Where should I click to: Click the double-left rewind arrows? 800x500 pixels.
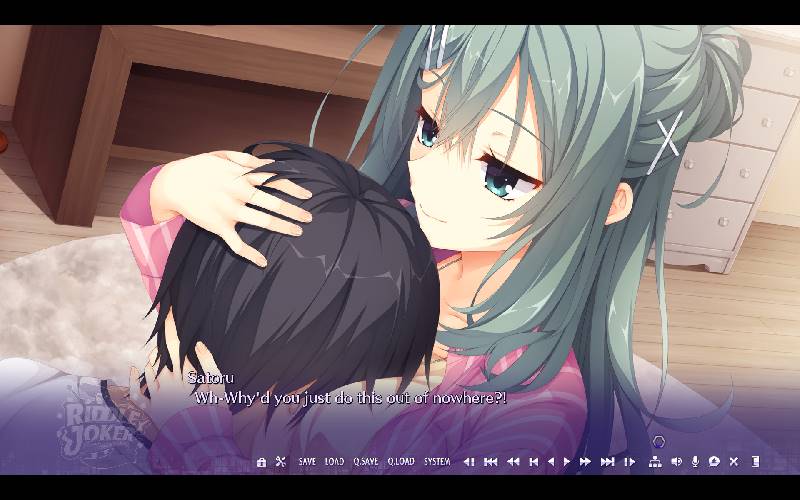pos(513,462)
